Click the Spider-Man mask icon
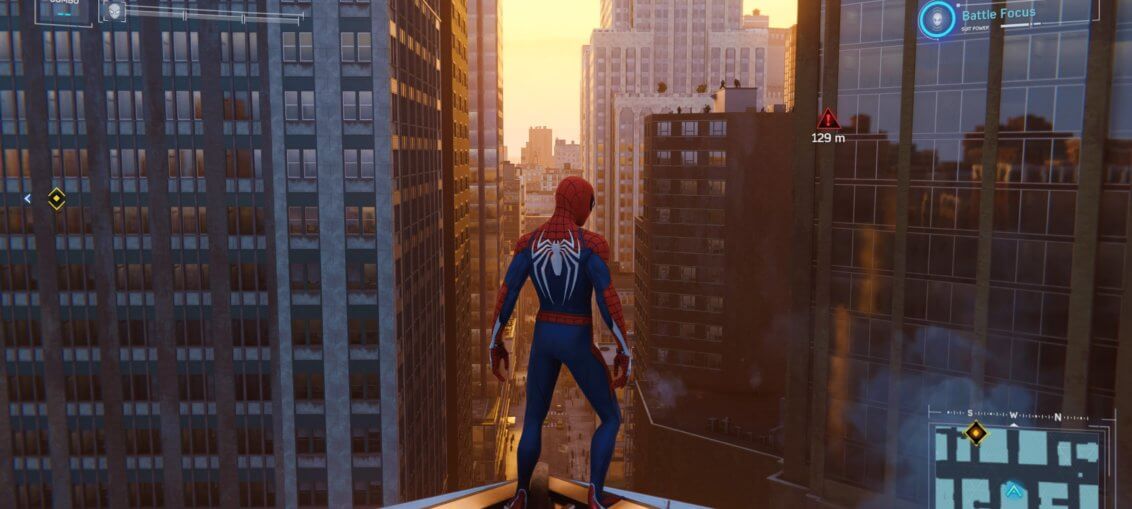Image resolution: width=1132 pixels, height=509 pixels. 113,11
